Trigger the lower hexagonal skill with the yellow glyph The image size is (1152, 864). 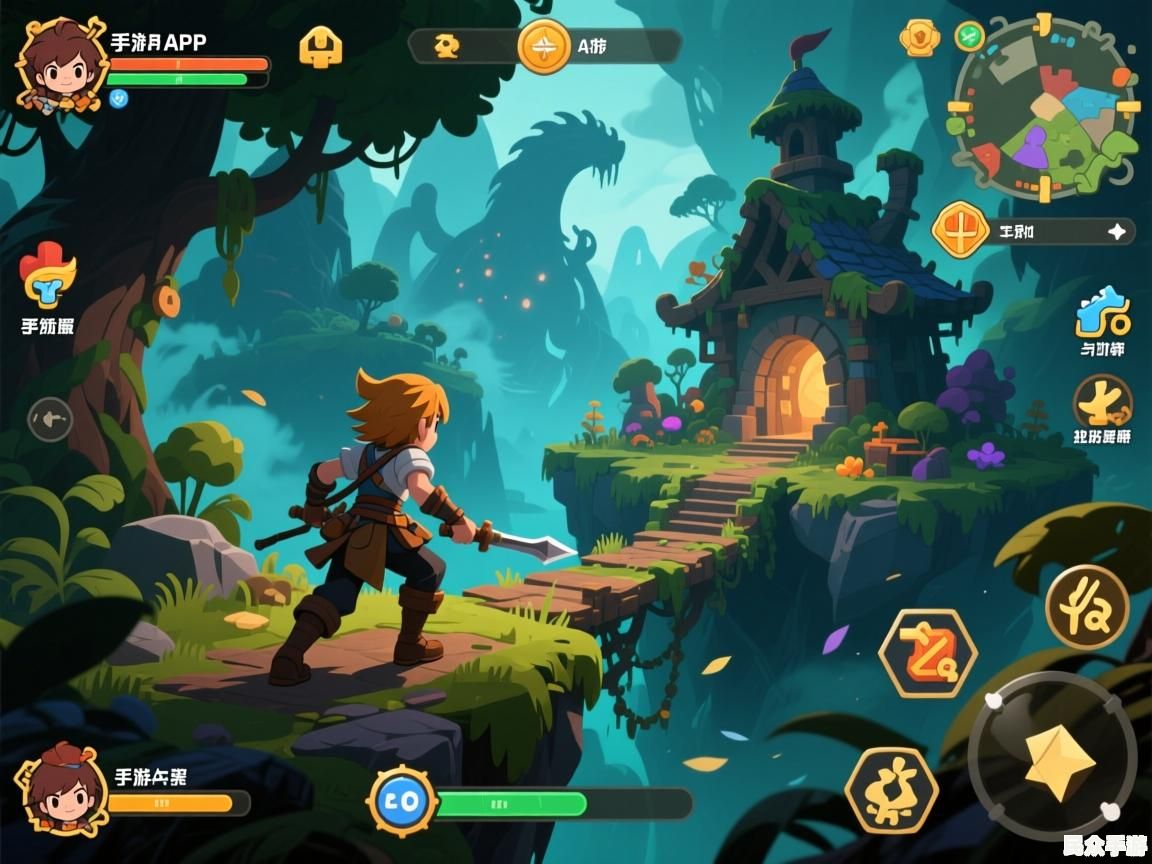[x=891, y=790]
